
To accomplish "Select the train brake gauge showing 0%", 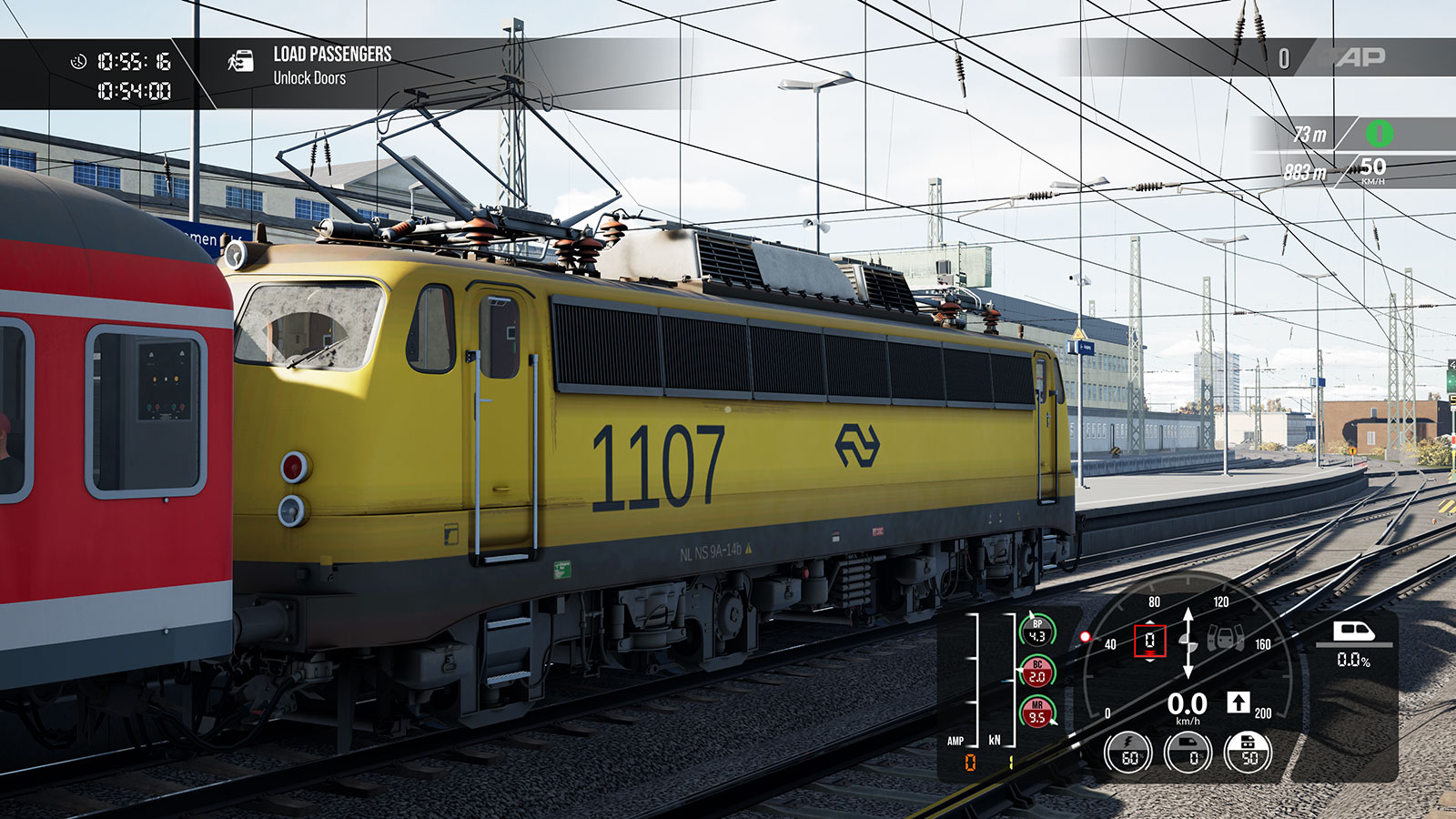I will coord(1188,753).
